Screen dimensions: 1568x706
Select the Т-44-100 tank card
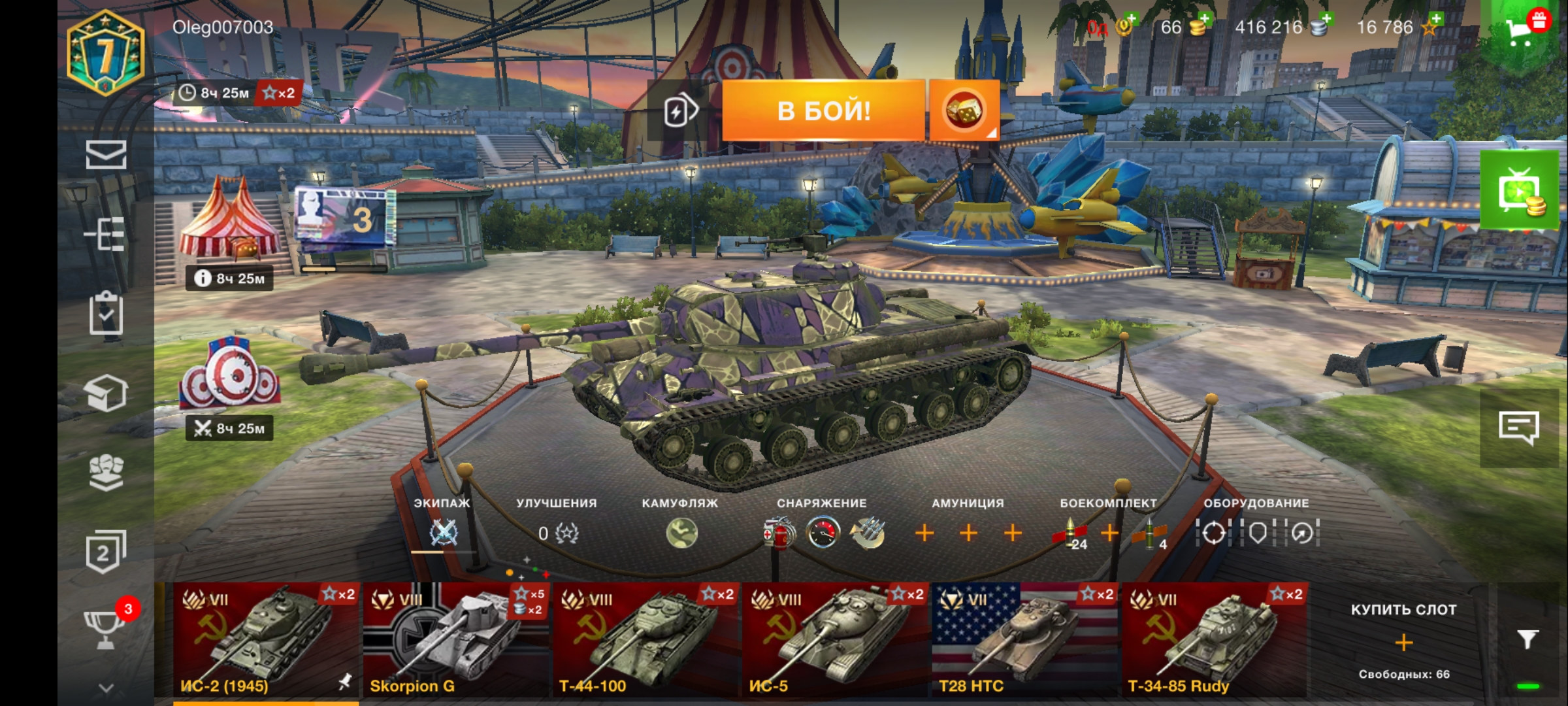[x=645, y=639]
